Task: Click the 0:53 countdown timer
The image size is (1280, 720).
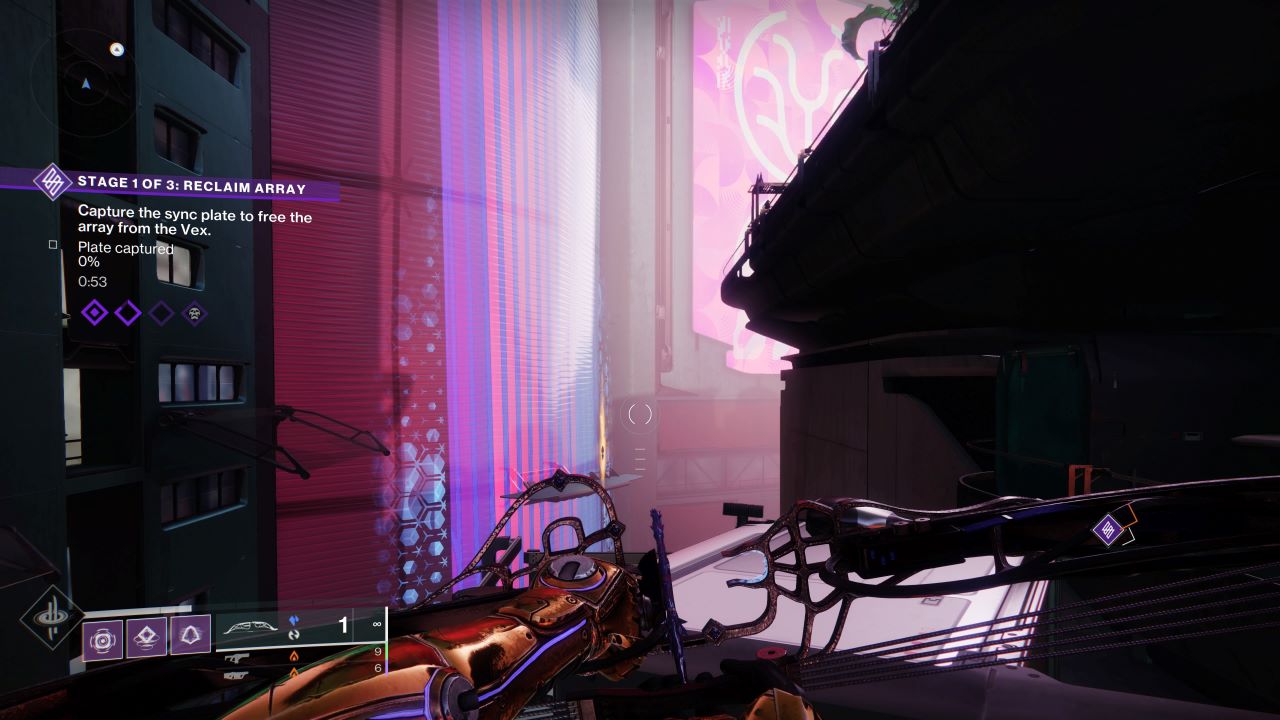Action: coord(92,281)
